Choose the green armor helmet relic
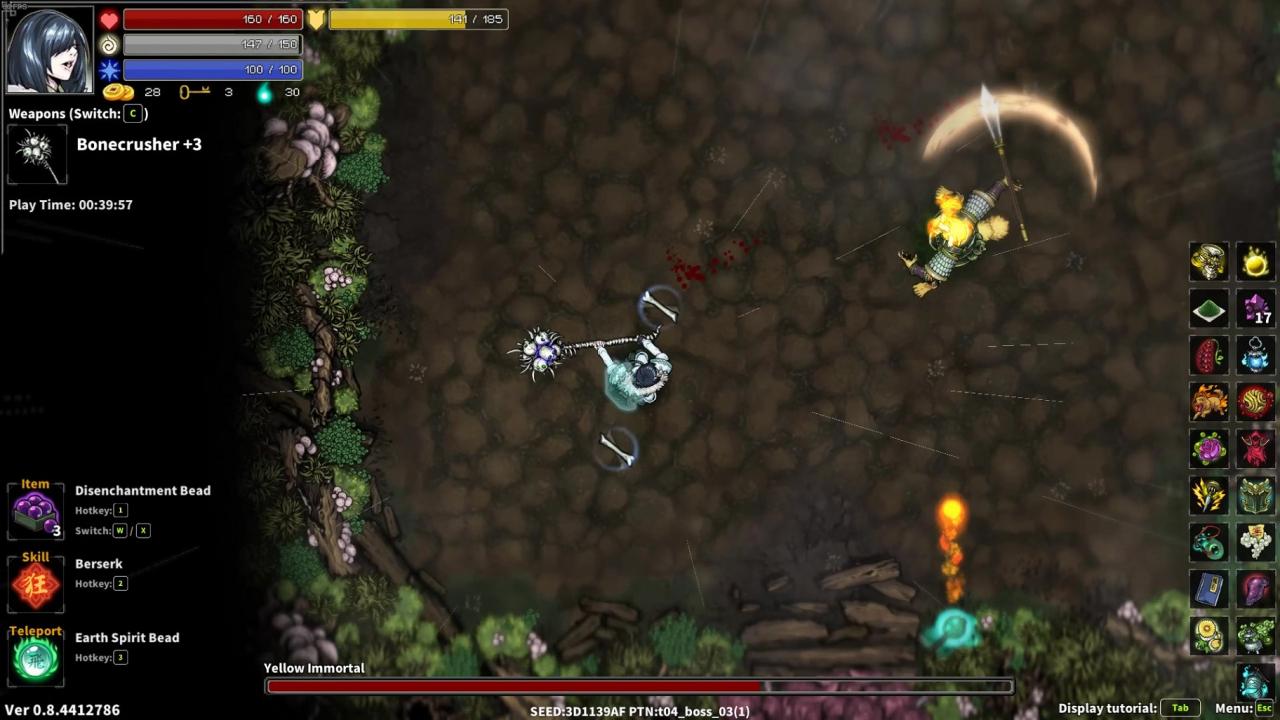1280x720 pixels. (1256, 495)
